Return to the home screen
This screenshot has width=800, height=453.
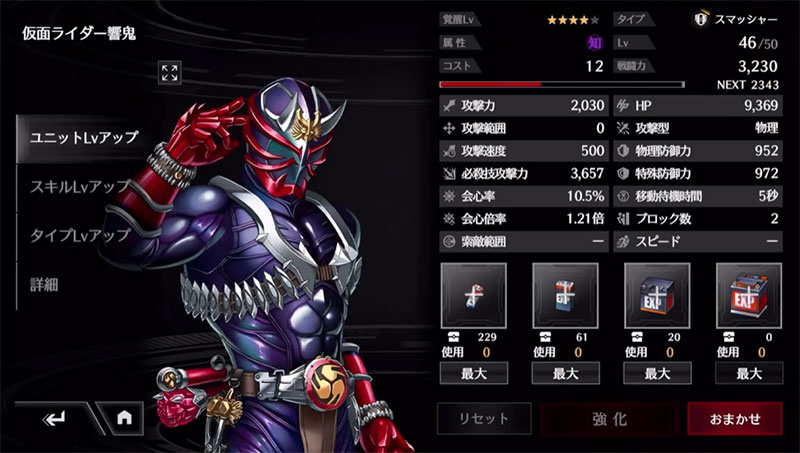(124, 418)
